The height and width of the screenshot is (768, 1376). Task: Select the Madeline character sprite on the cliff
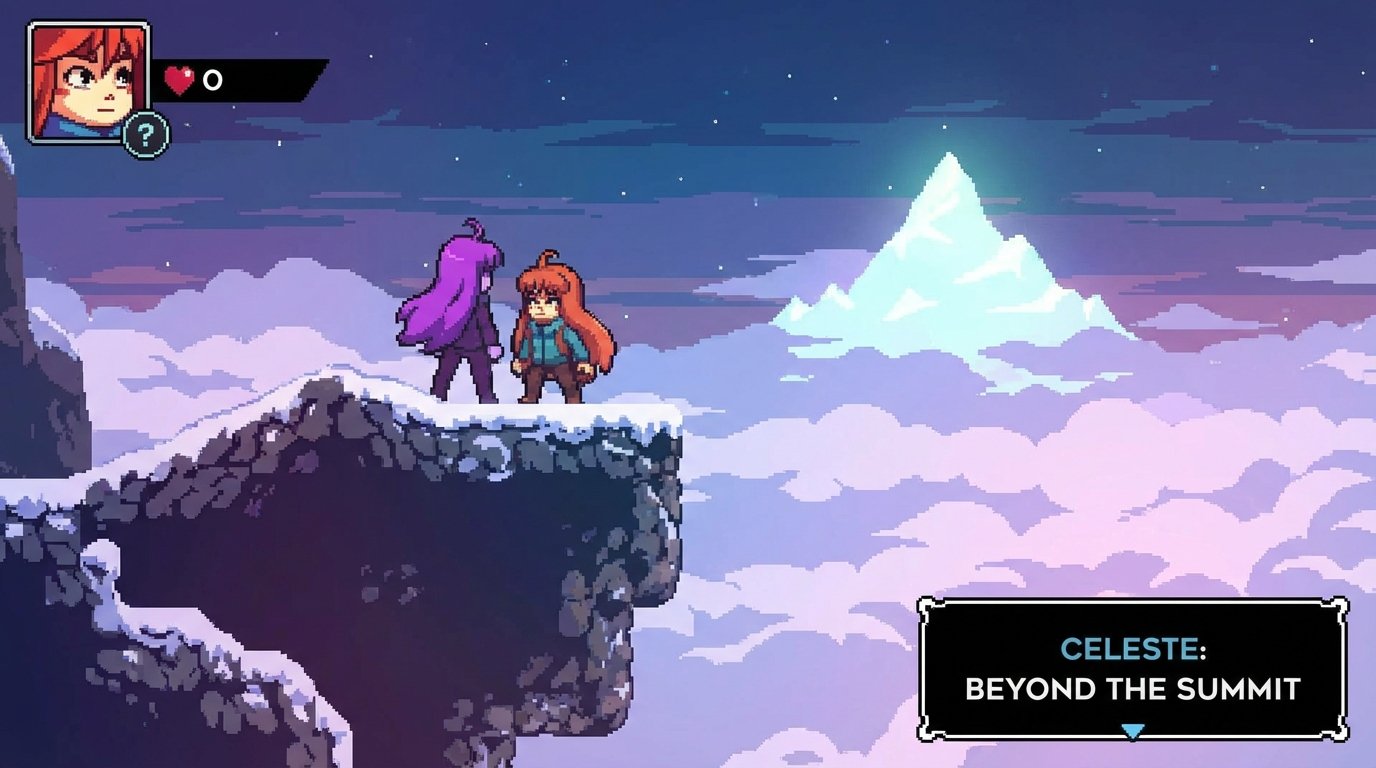tap(548, 330)
